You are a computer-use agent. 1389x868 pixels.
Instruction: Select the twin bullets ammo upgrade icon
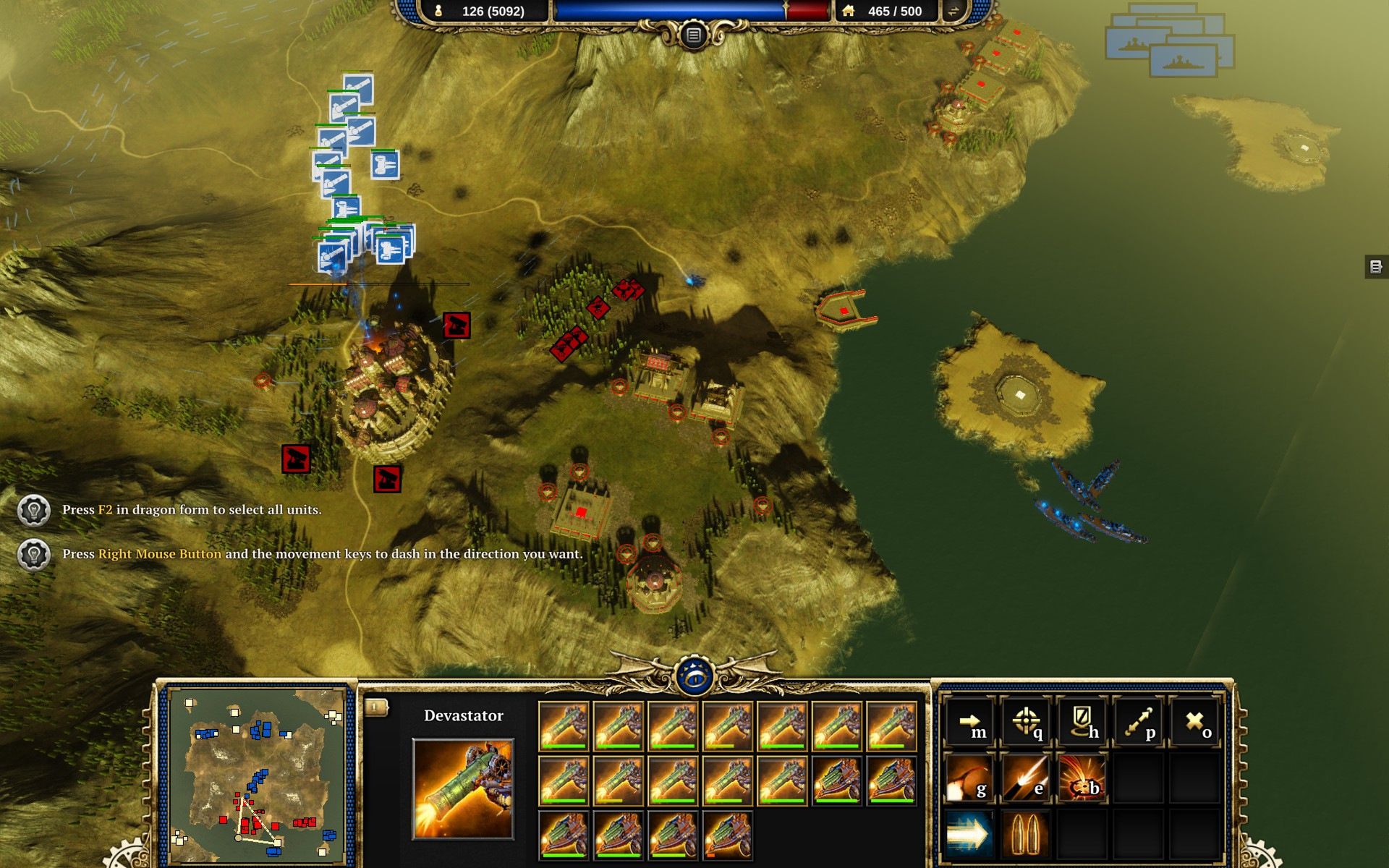[x=1026, y=834]
